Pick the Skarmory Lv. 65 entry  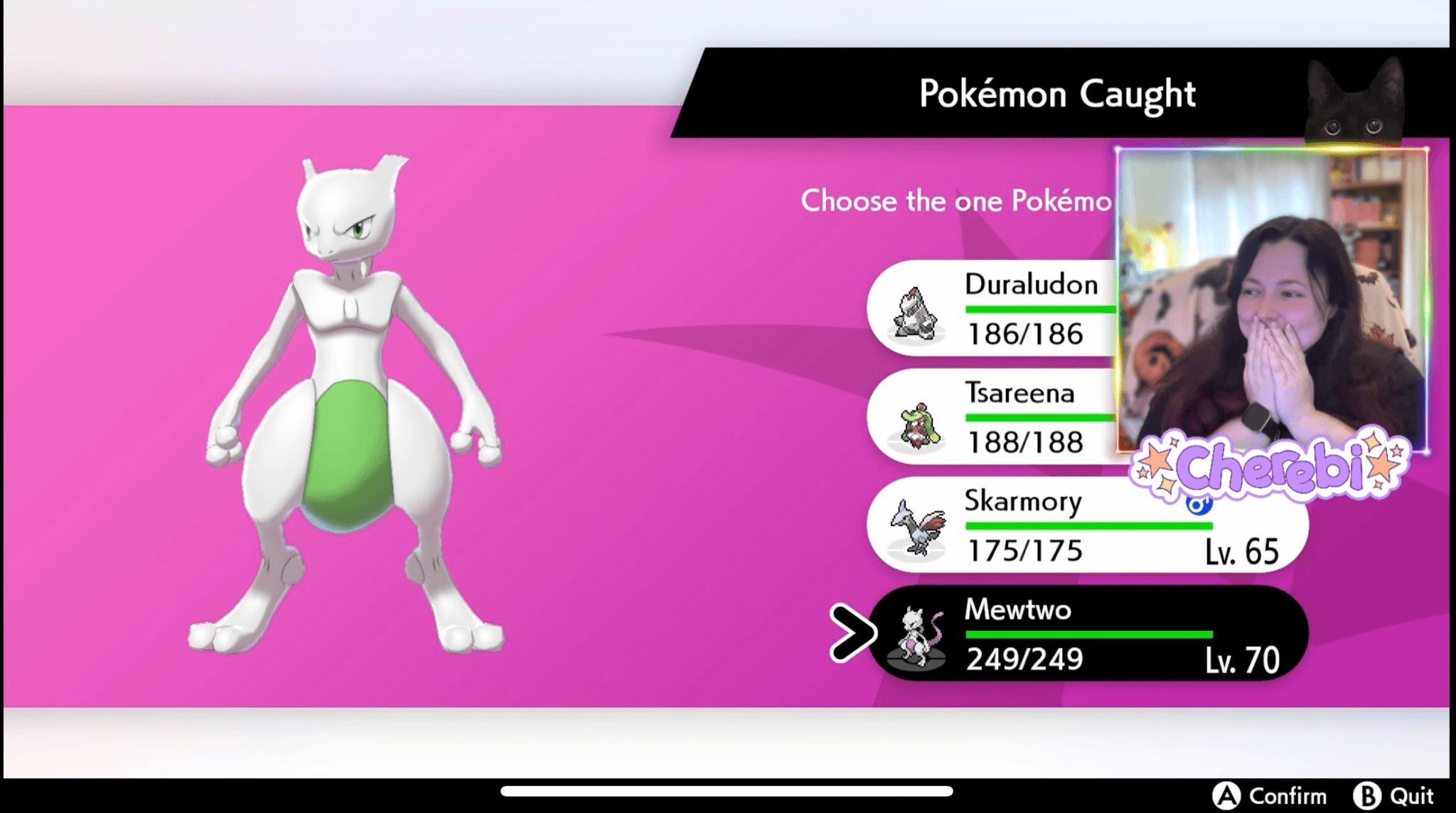1086,525
